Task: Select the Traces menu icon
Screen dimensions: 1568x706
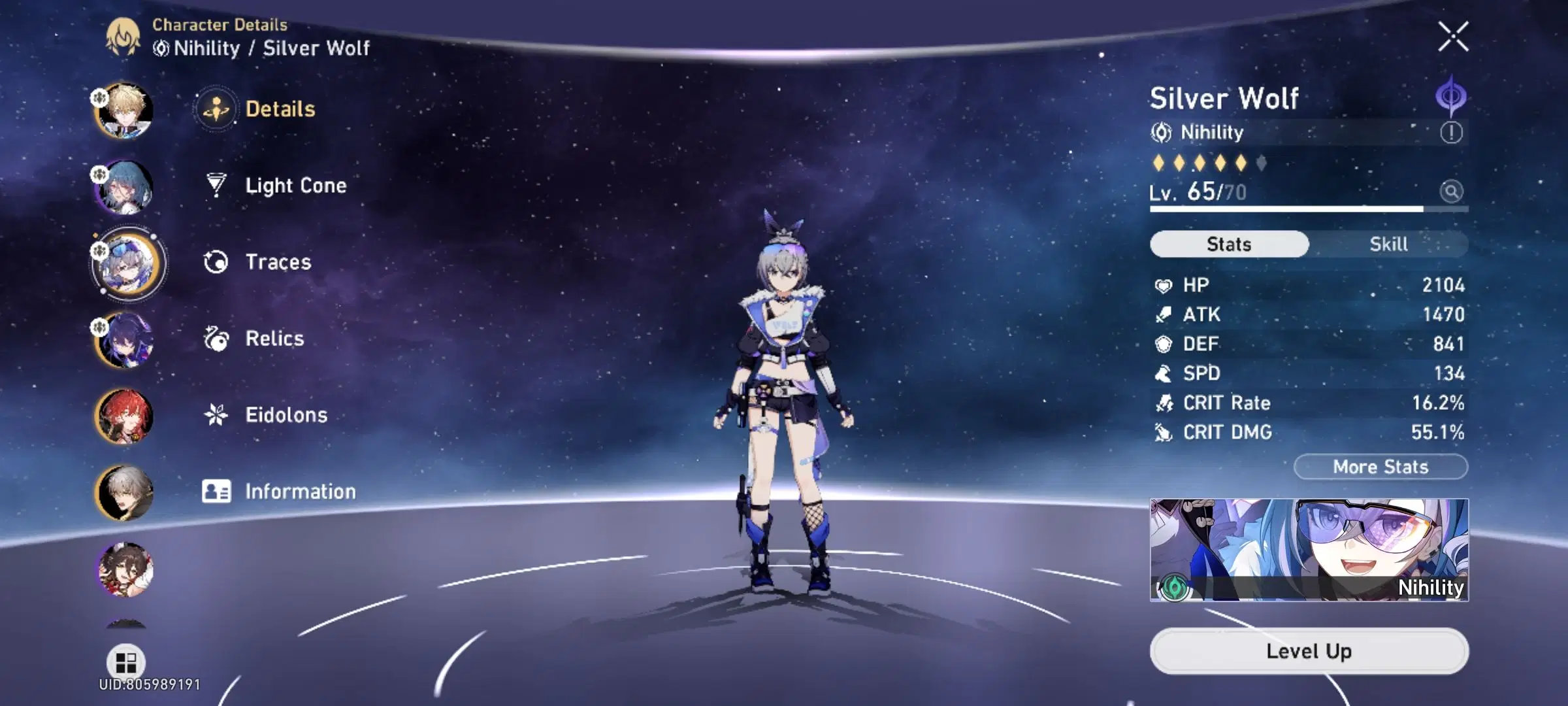Action: click(218, 262)
